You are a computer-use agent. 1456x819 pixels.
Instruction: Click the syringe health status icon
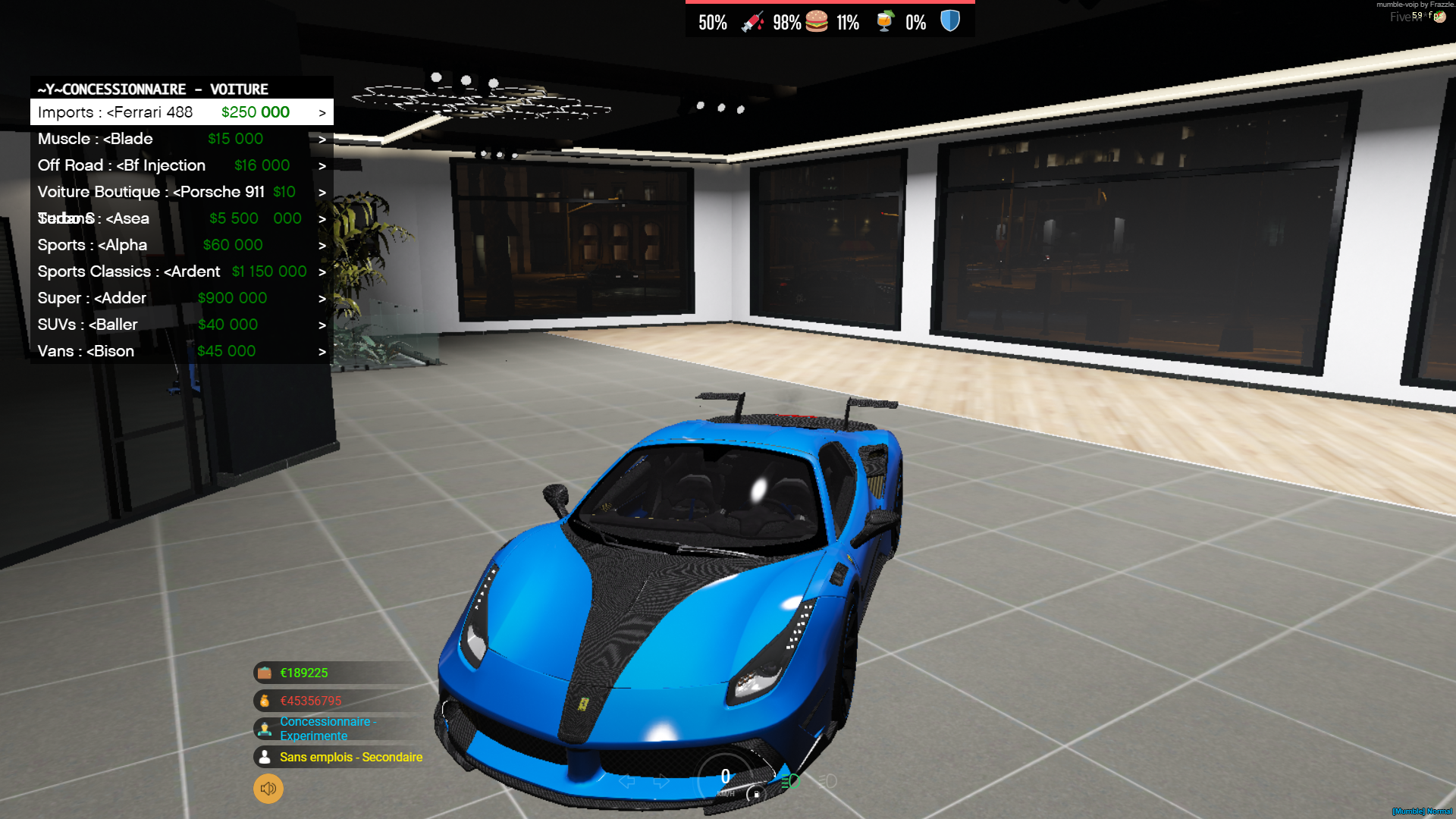(x=752, y=21)
